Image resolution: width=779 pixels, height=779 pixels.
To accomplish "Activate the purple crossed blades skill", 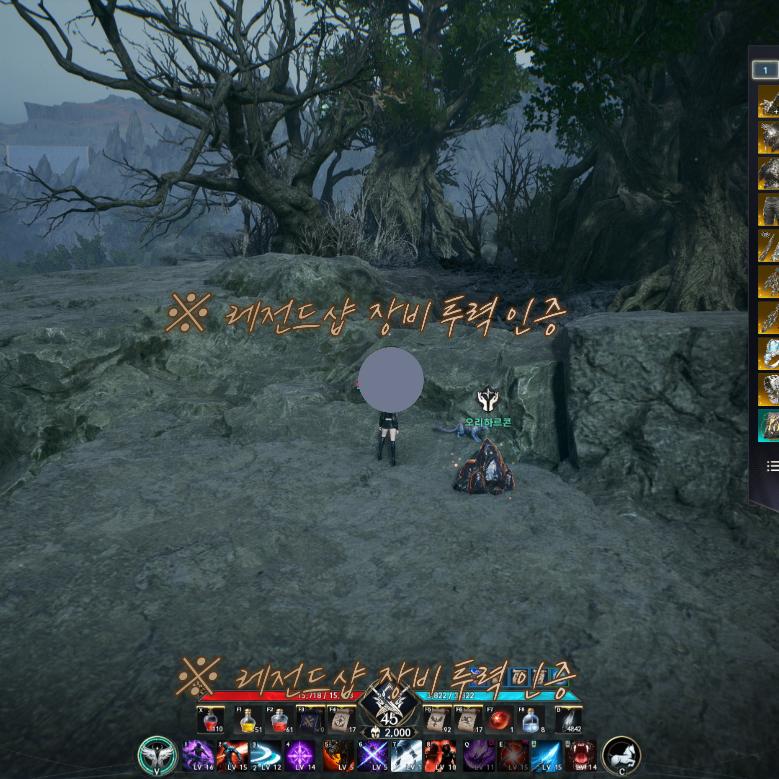I will point(371,755).
